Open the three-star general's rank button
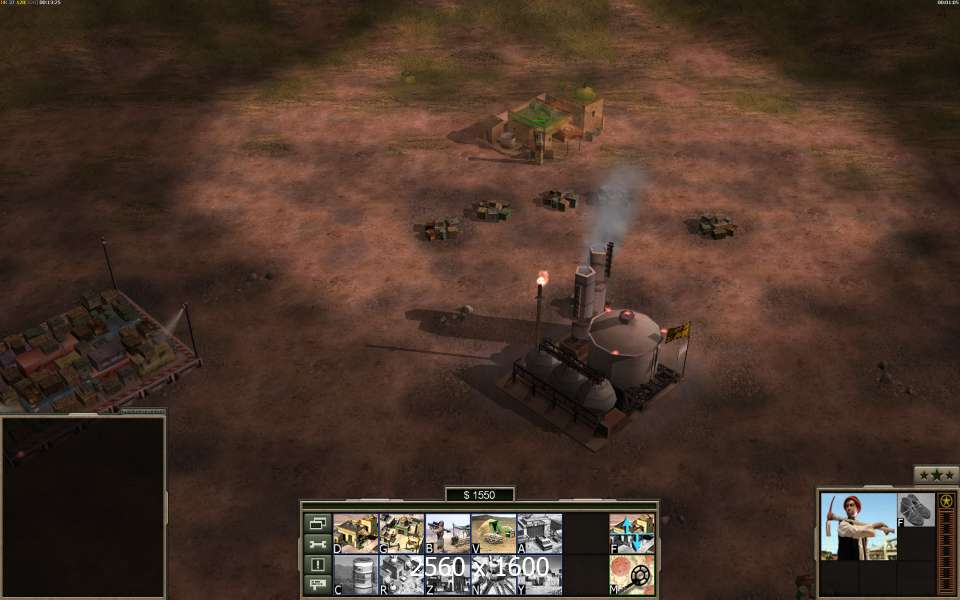960x600 pixels. [x=936, y=475]
